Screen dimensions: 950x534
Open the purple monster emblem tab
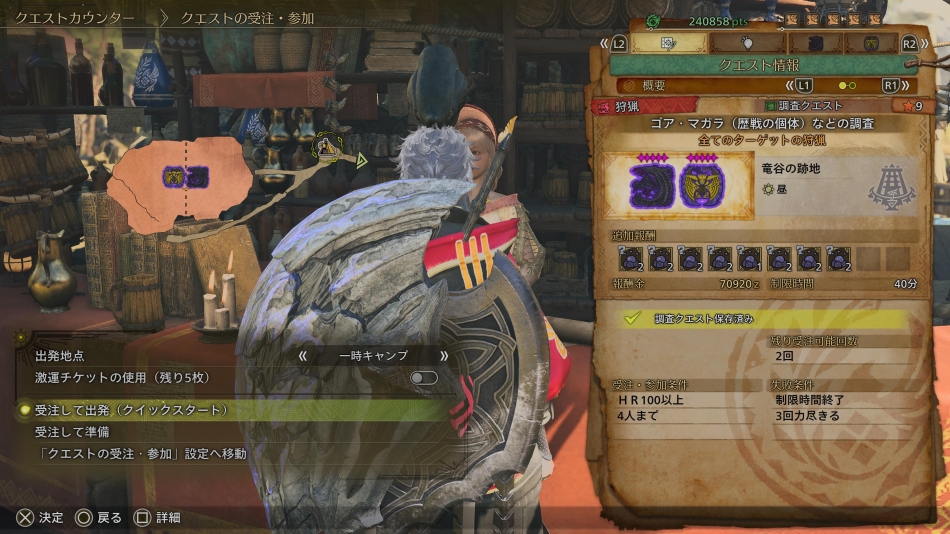tap(870, 43)
